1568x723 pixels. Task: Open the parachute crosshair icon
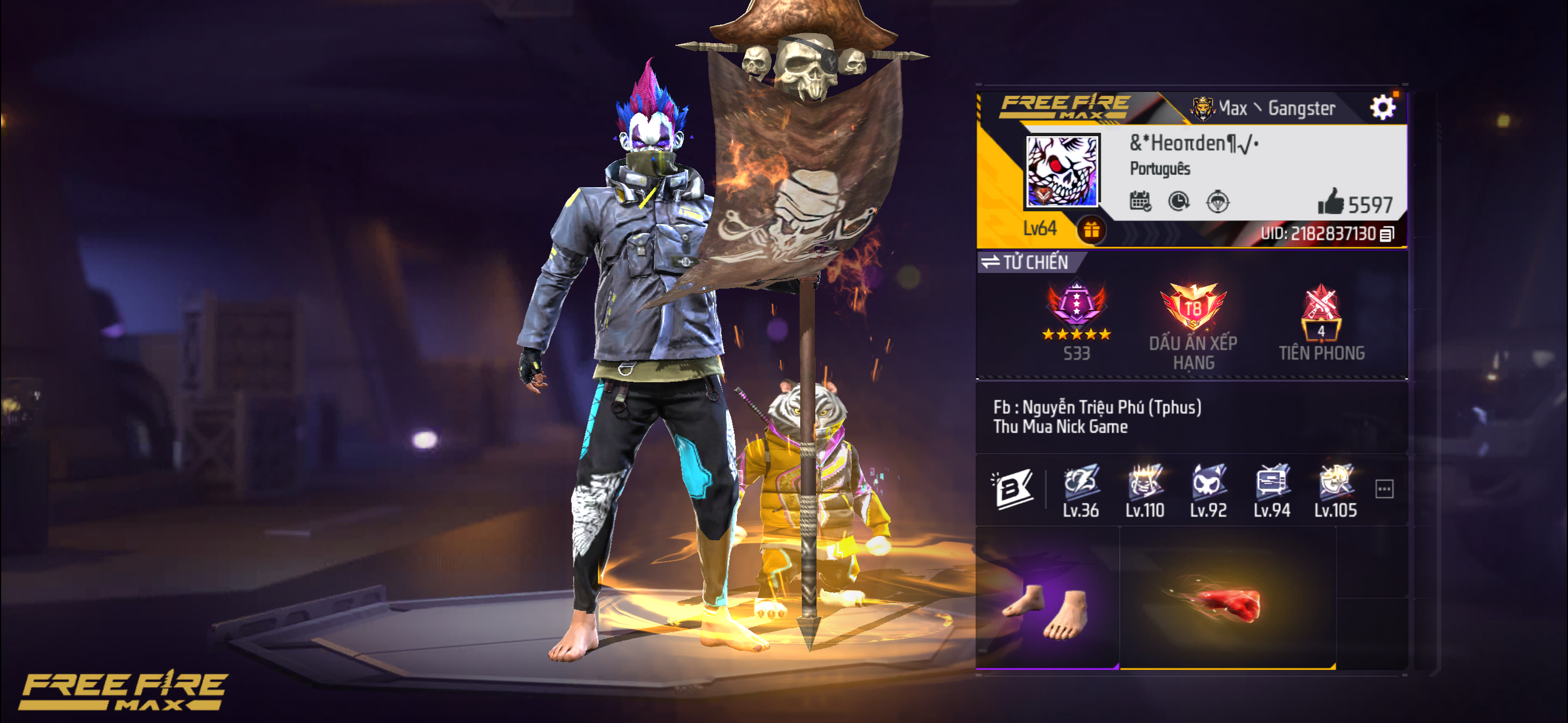(1217, 201)
